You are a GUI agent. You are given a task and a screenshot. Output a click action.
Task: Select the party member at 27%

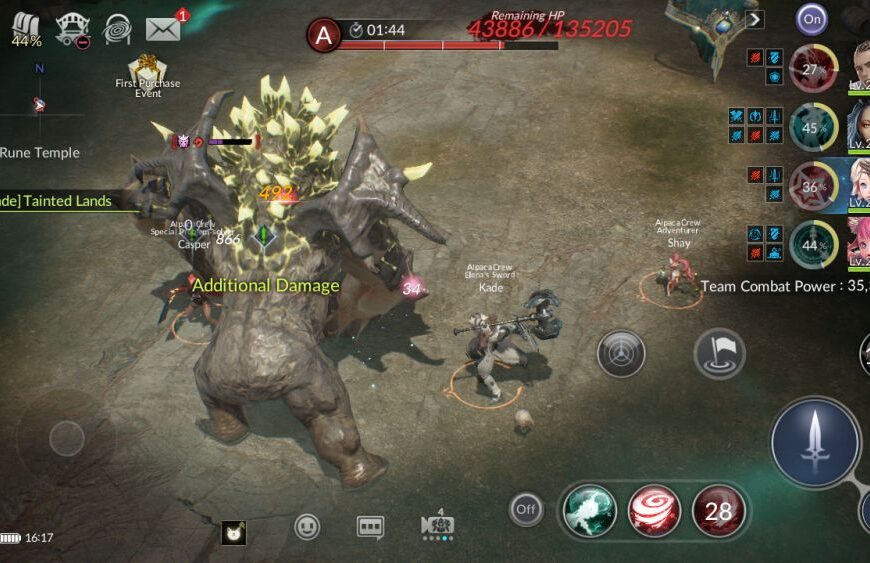[813, 68]
